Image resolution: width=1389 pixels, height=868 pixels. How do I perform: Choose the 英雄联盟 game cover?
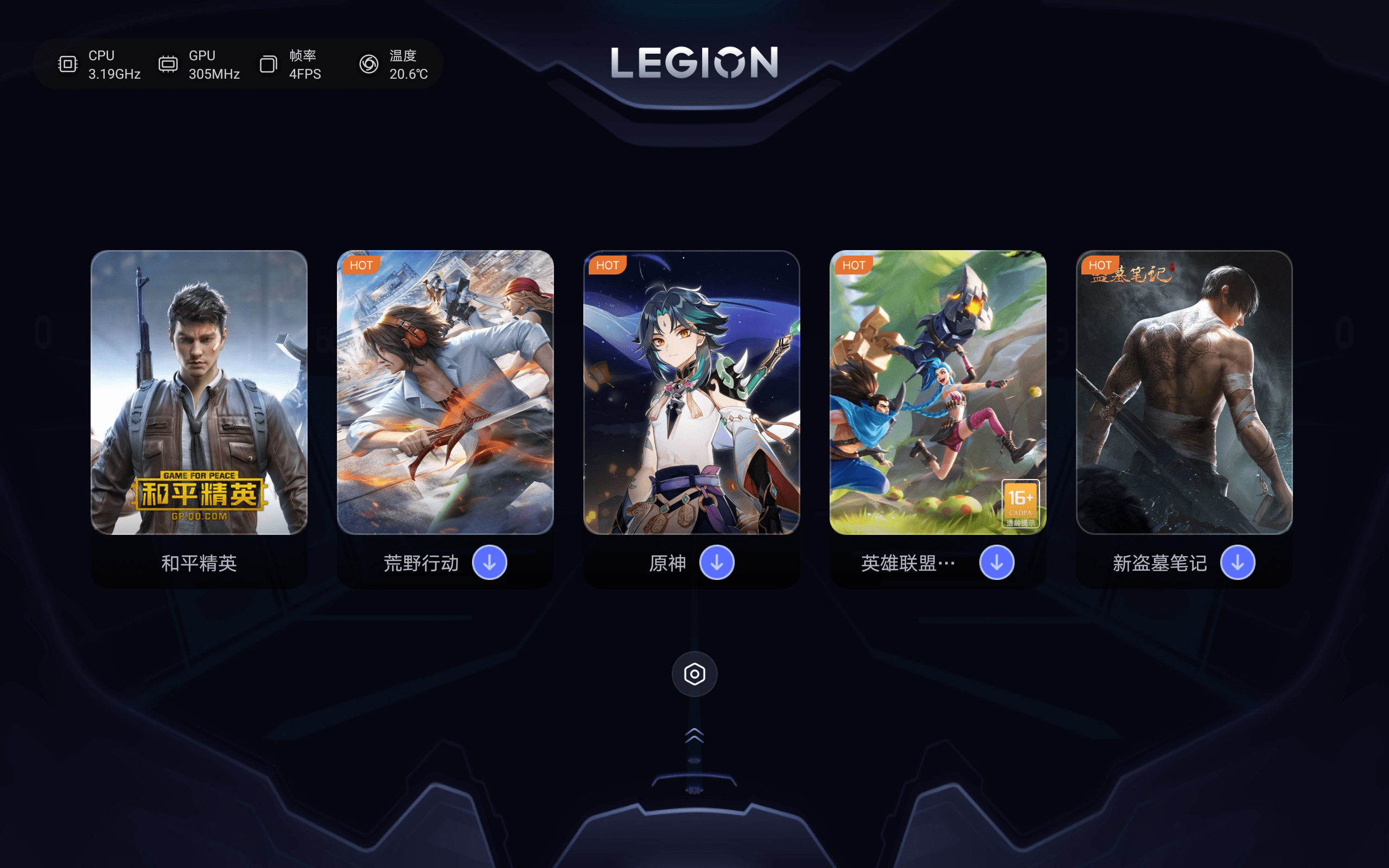pyautogui.click(x=937, y=392)
